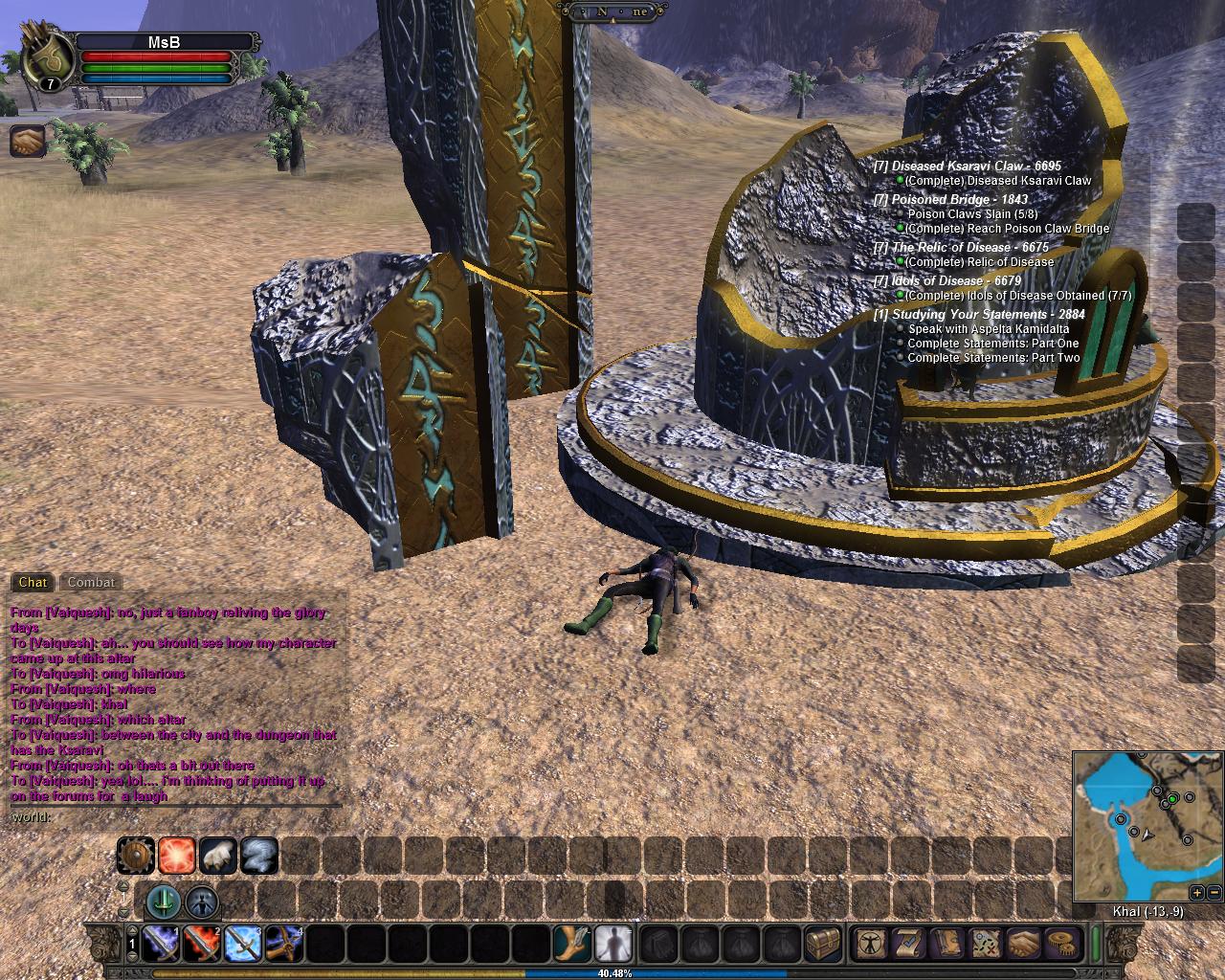Click the handshake icon in the menu bar
Viewport: 1225px width, 980px height.
pyautogui.click(x=1022, y=944)
